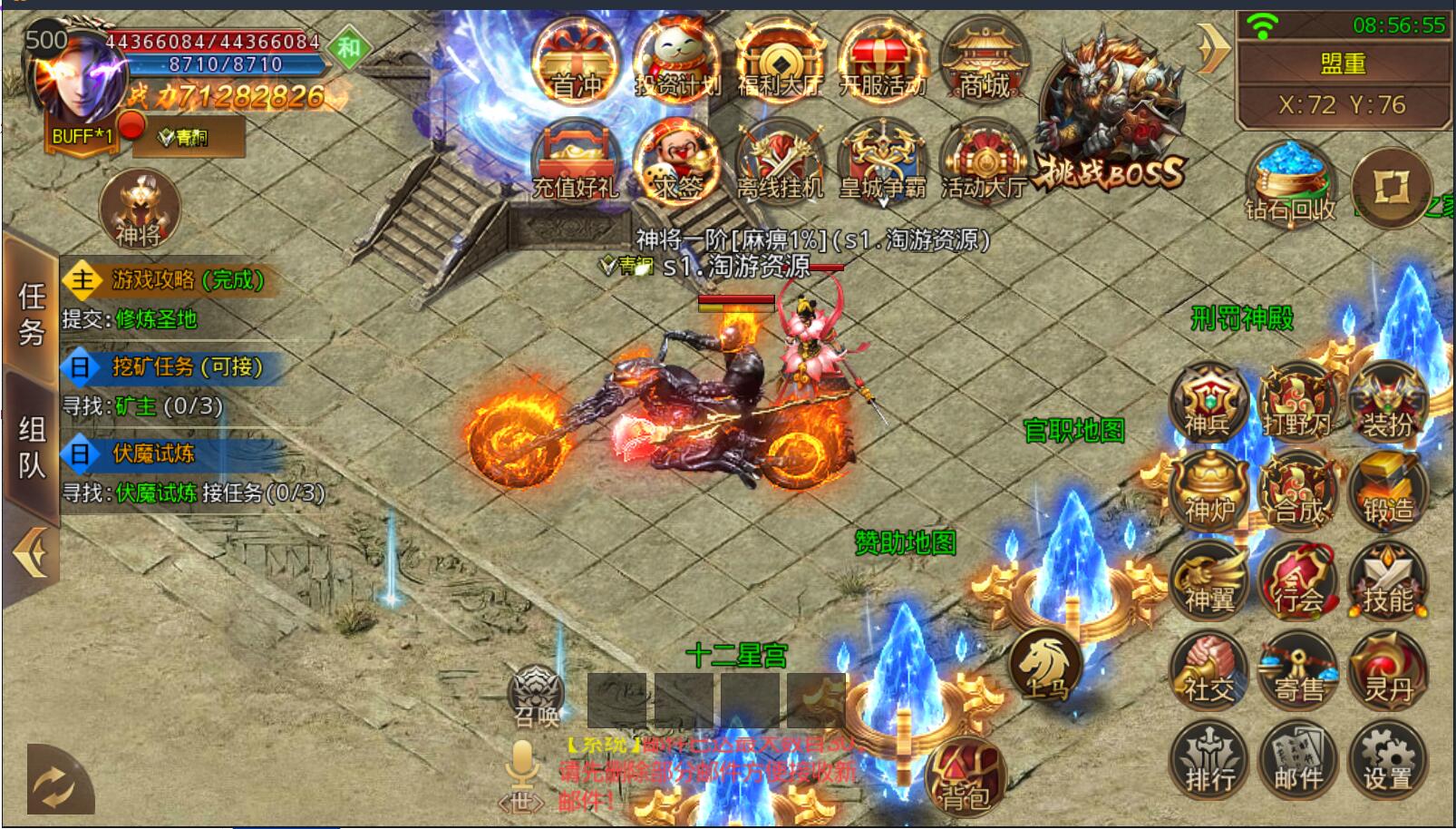Open the 首冲 first-recharge gift icon
This screenshot has width=1456, height=829.
[x=575, y=62]
